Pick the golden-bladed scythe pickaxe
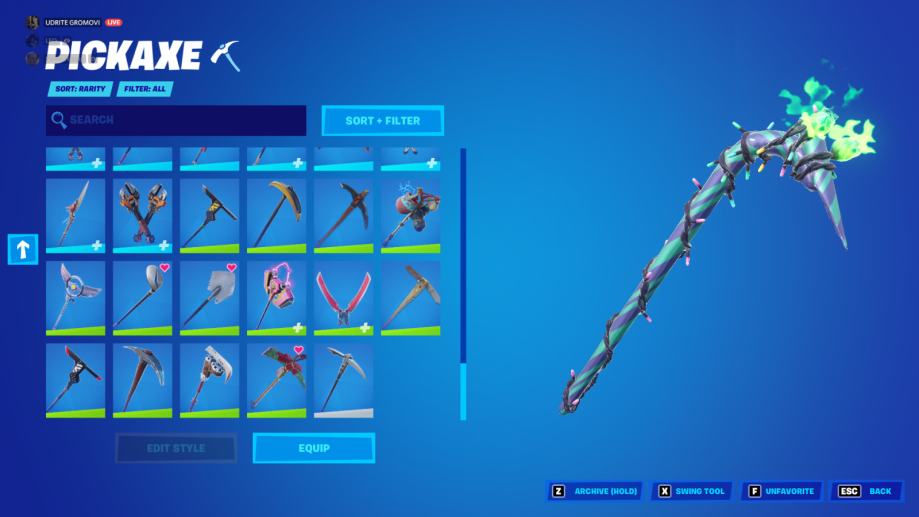The height and width of the screenshot is (517, 919). (x=276, y=215)
